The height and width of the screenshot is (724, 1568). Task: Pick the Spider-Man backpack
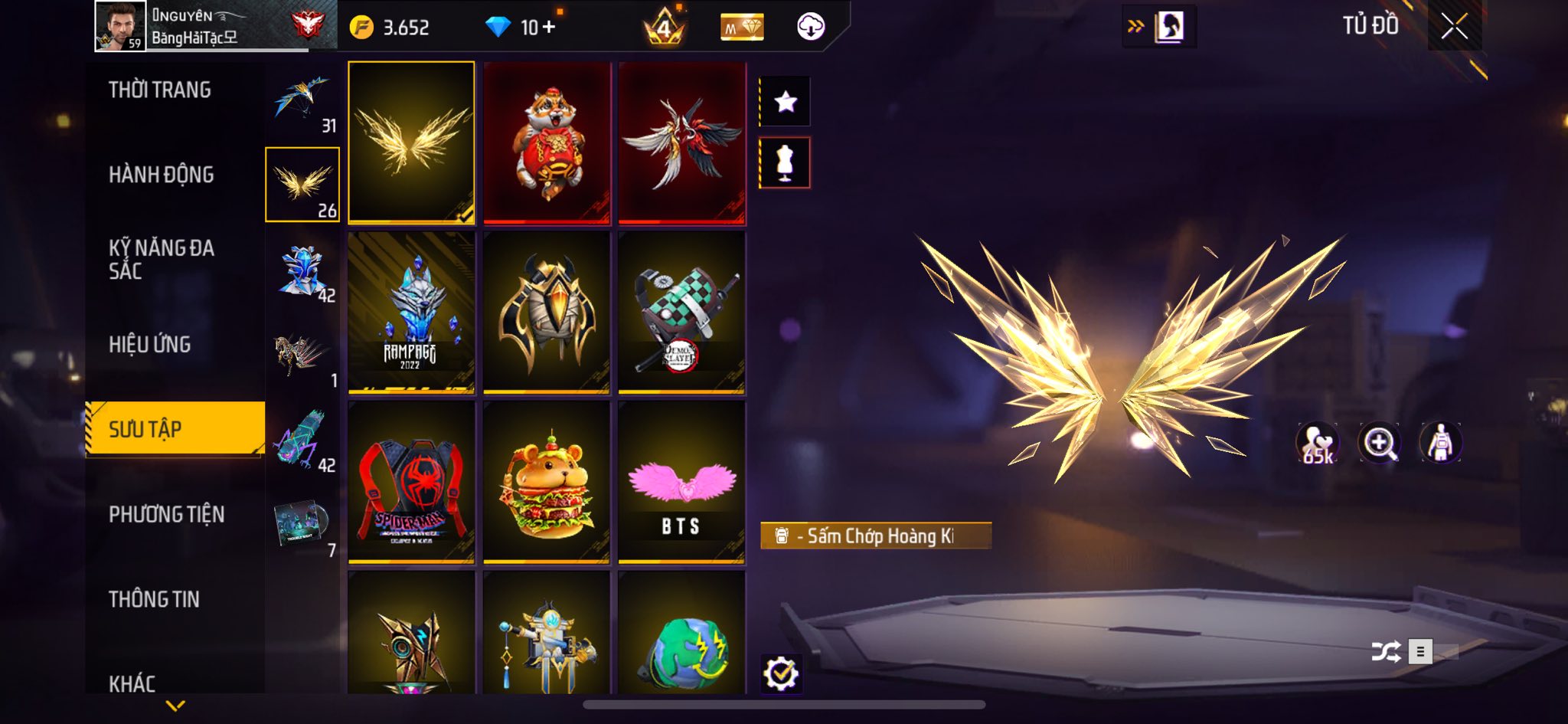click(x=411, y=483)
